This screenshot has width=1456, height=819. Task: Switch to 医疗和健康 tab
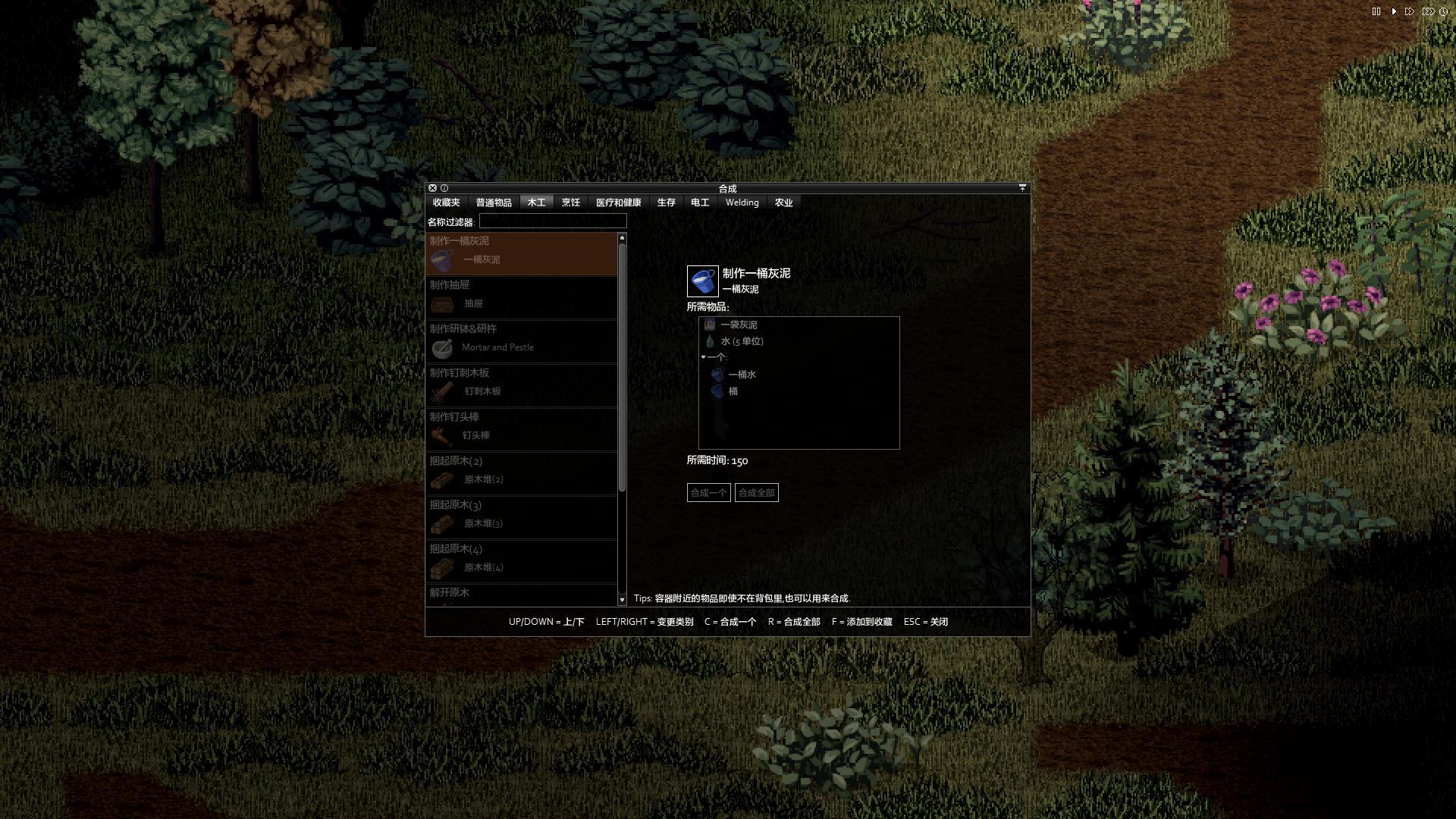[618, 202]
